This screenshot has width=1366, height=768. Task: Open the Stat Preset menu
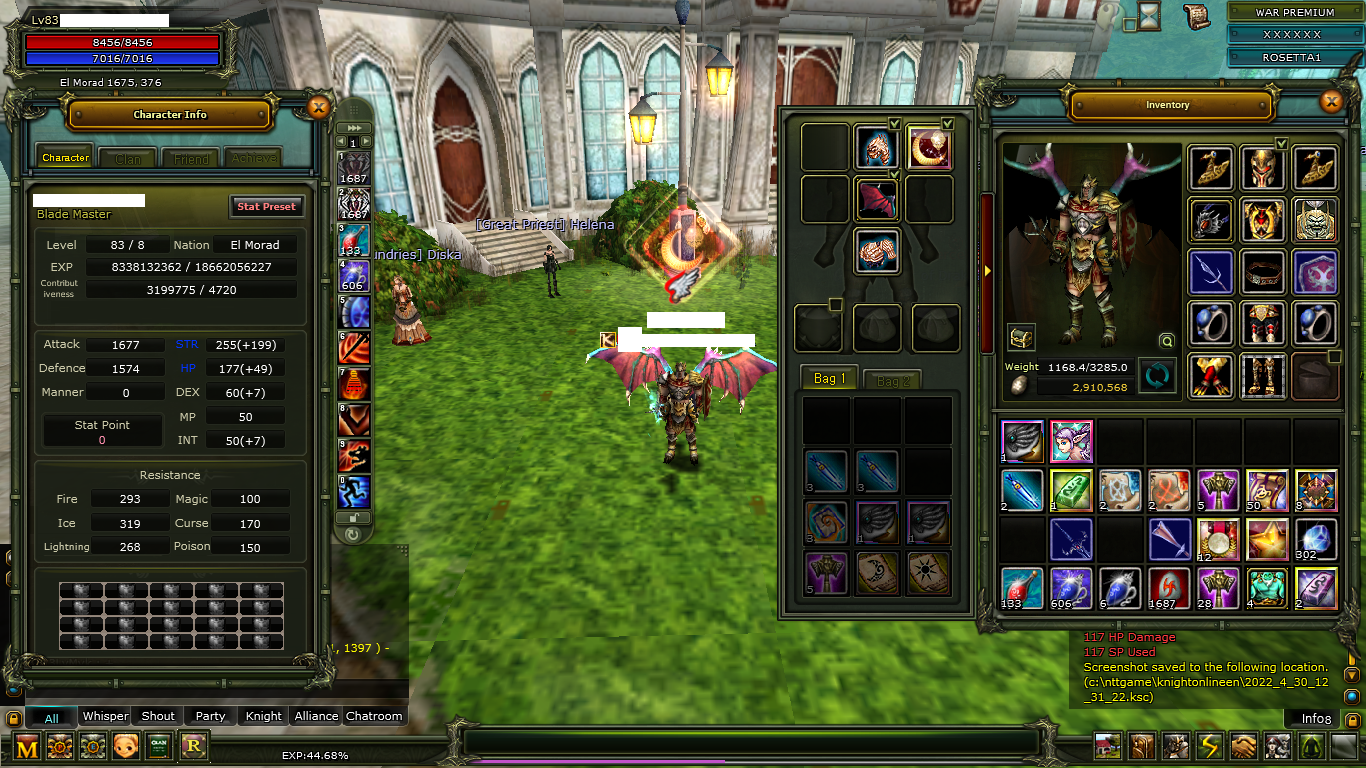(x=266, y=206)
